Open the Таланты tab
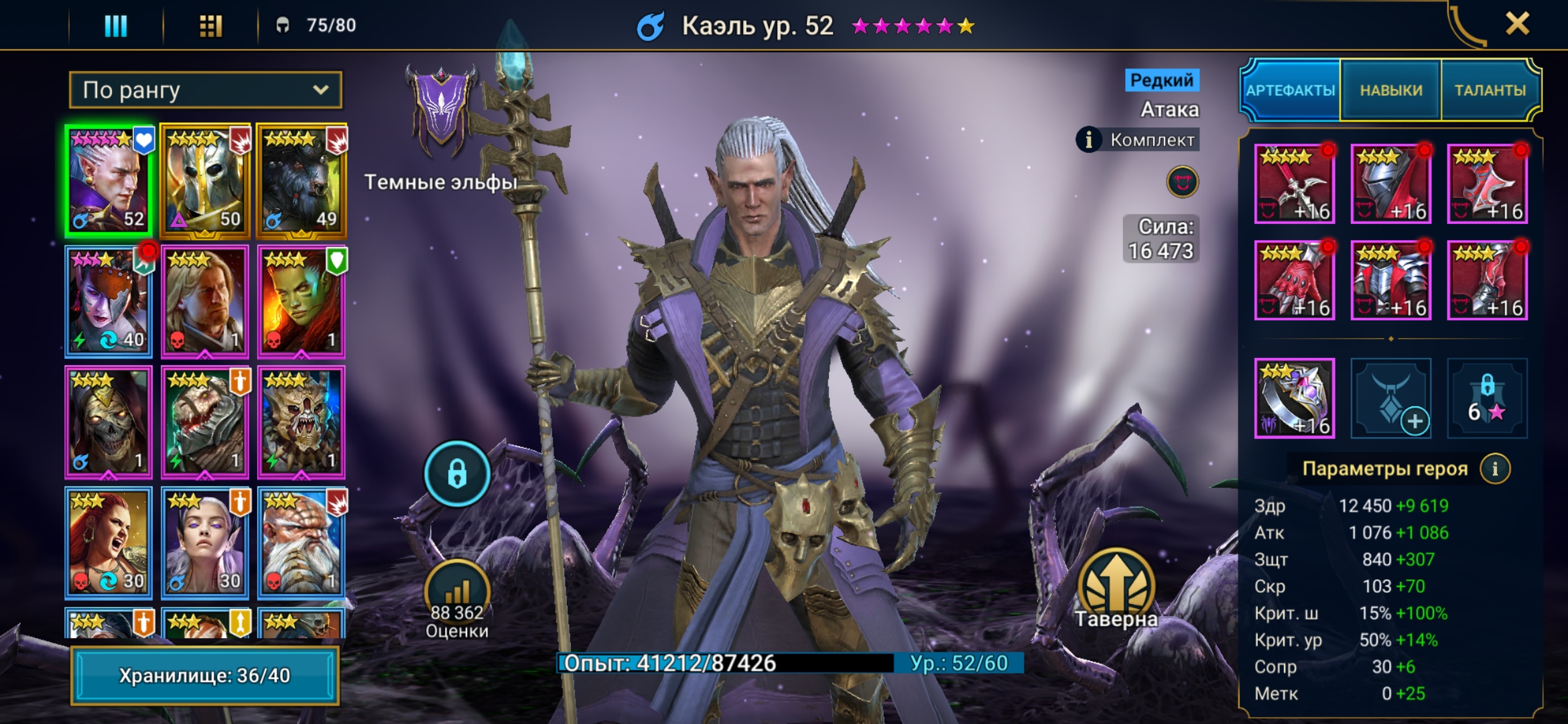Screen dimensions: 1568x724 (x=1490, y=90)
